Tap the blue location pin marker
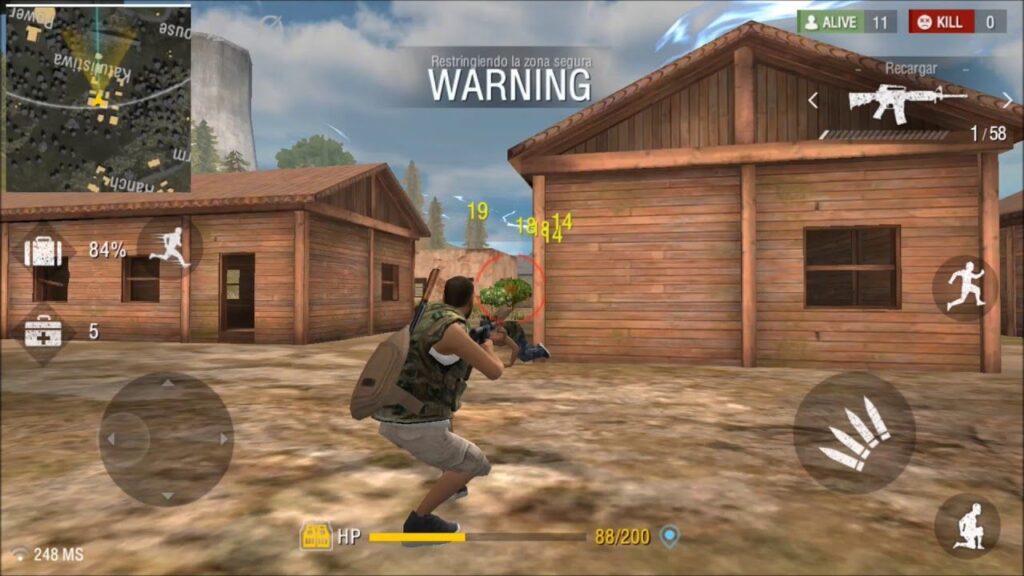The width and height of the screenshot is (1024, 576). click(670, 537)
